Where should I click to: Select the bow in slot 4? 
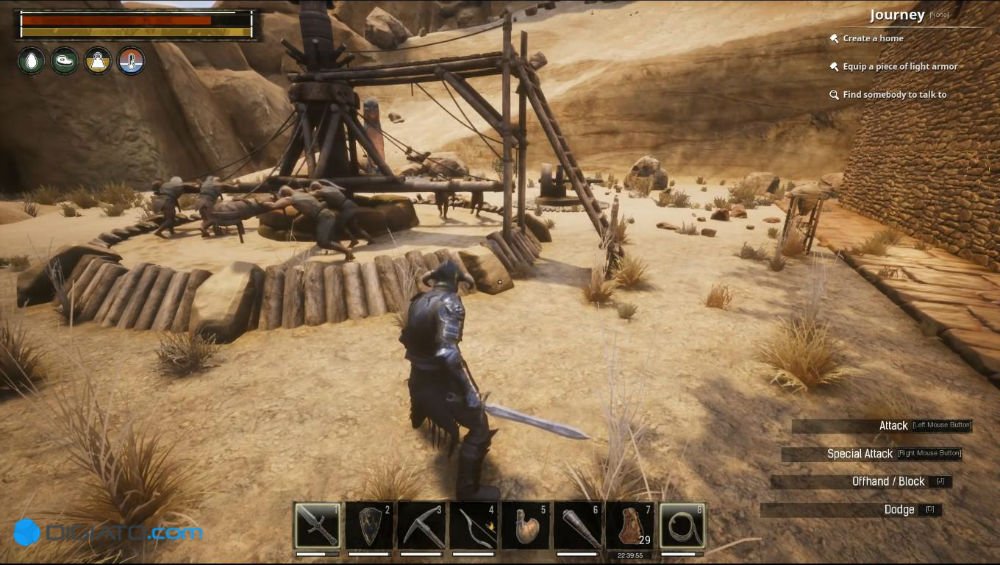tap(473, 525)
